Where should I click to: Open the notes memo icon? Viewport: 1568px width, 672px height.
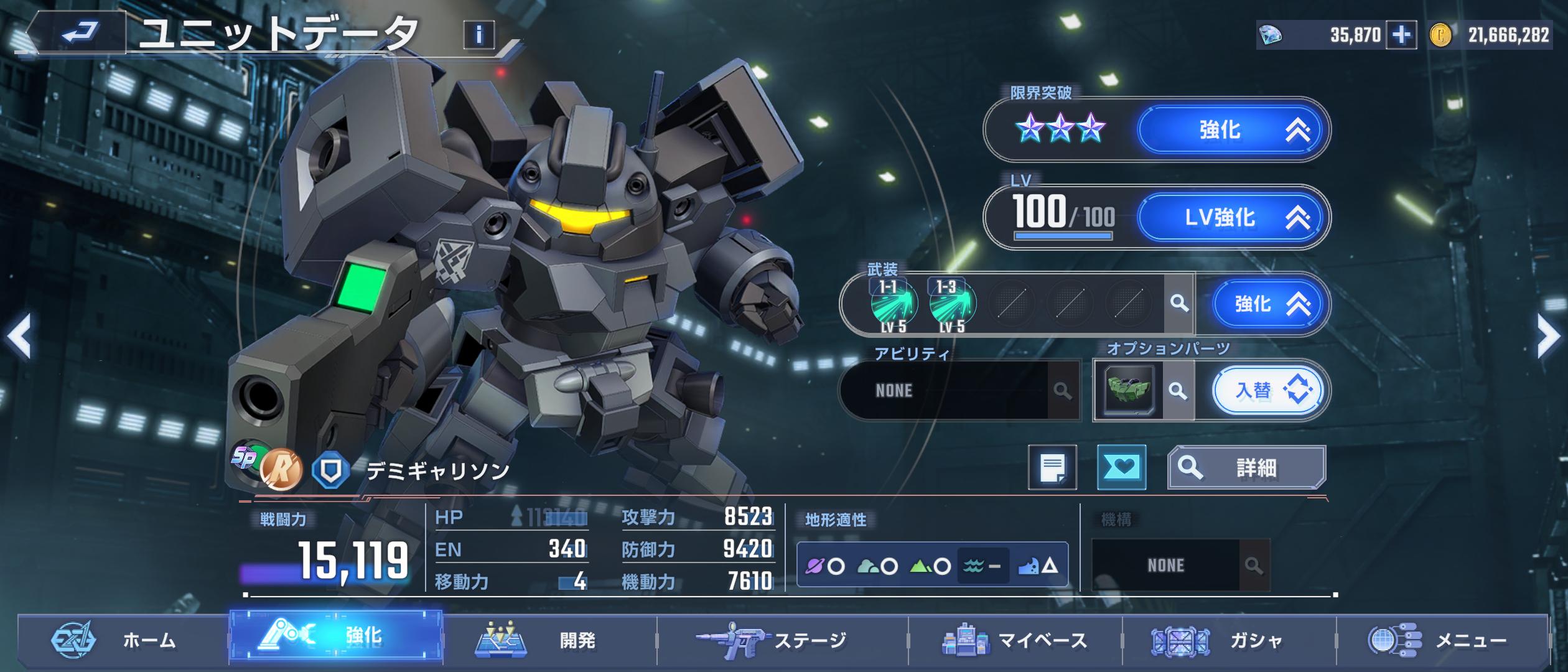point(1052,467)
